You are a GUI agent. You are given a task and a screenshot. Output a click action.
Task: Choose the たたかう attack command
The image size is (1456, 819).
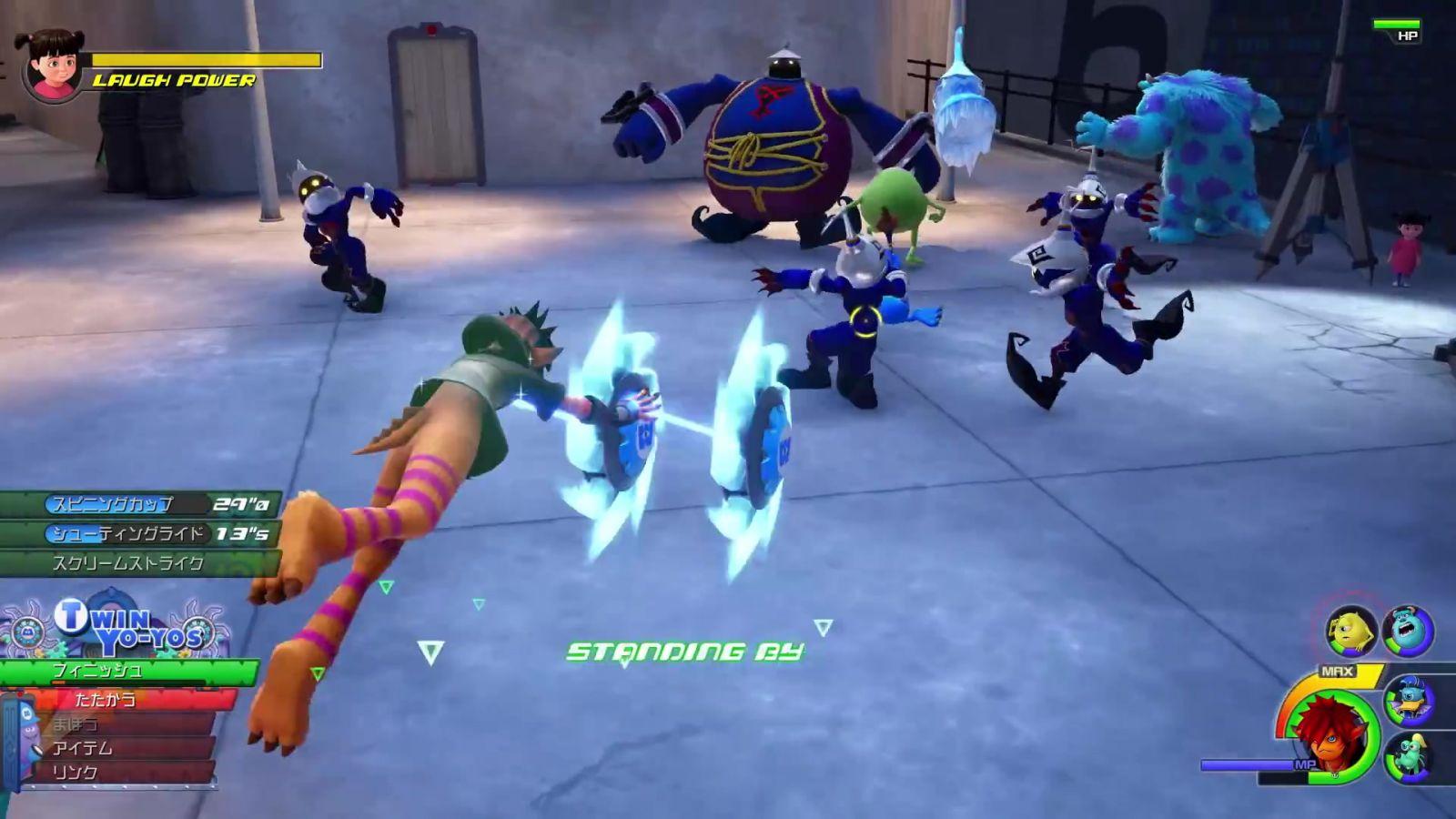(118, 699)
